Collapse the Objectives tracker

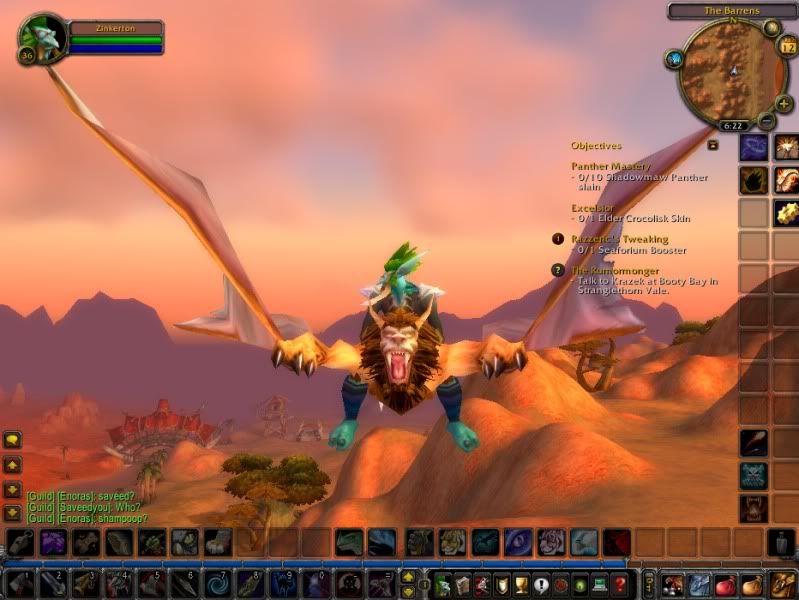[x=713, y=144]
